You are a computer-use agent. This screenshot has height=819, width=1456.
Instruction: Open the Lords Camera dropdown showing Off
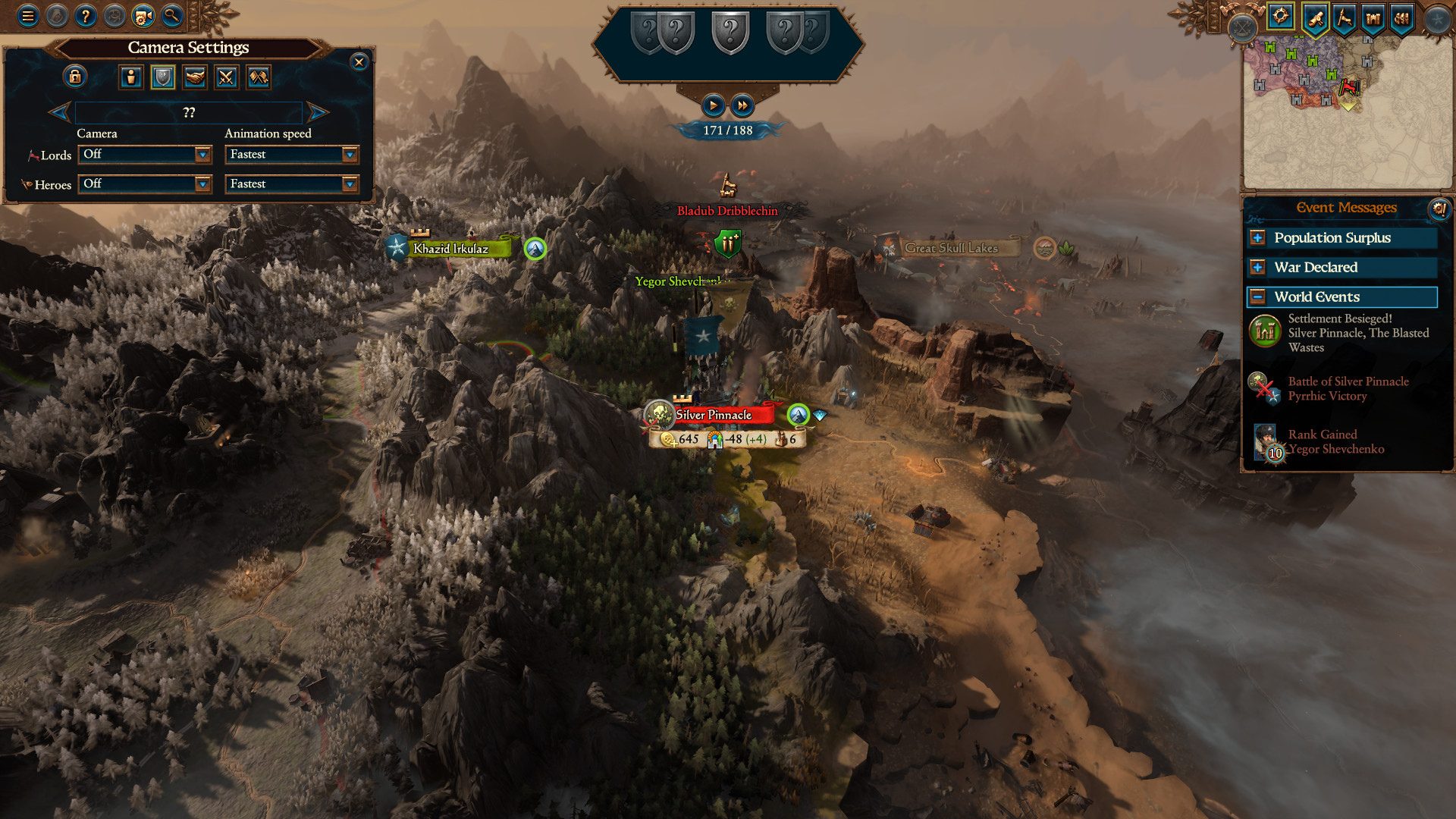[x=144, y=155]
